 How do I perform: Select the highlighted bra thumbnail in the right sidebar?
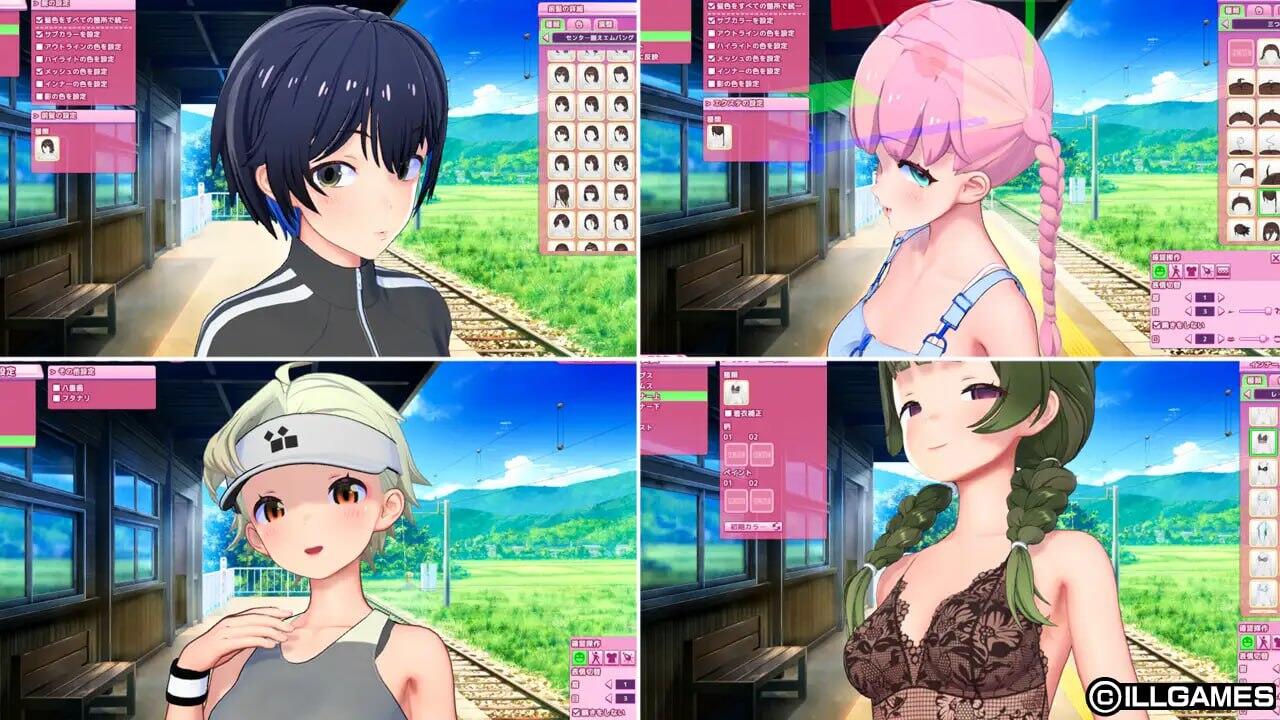1264,442
